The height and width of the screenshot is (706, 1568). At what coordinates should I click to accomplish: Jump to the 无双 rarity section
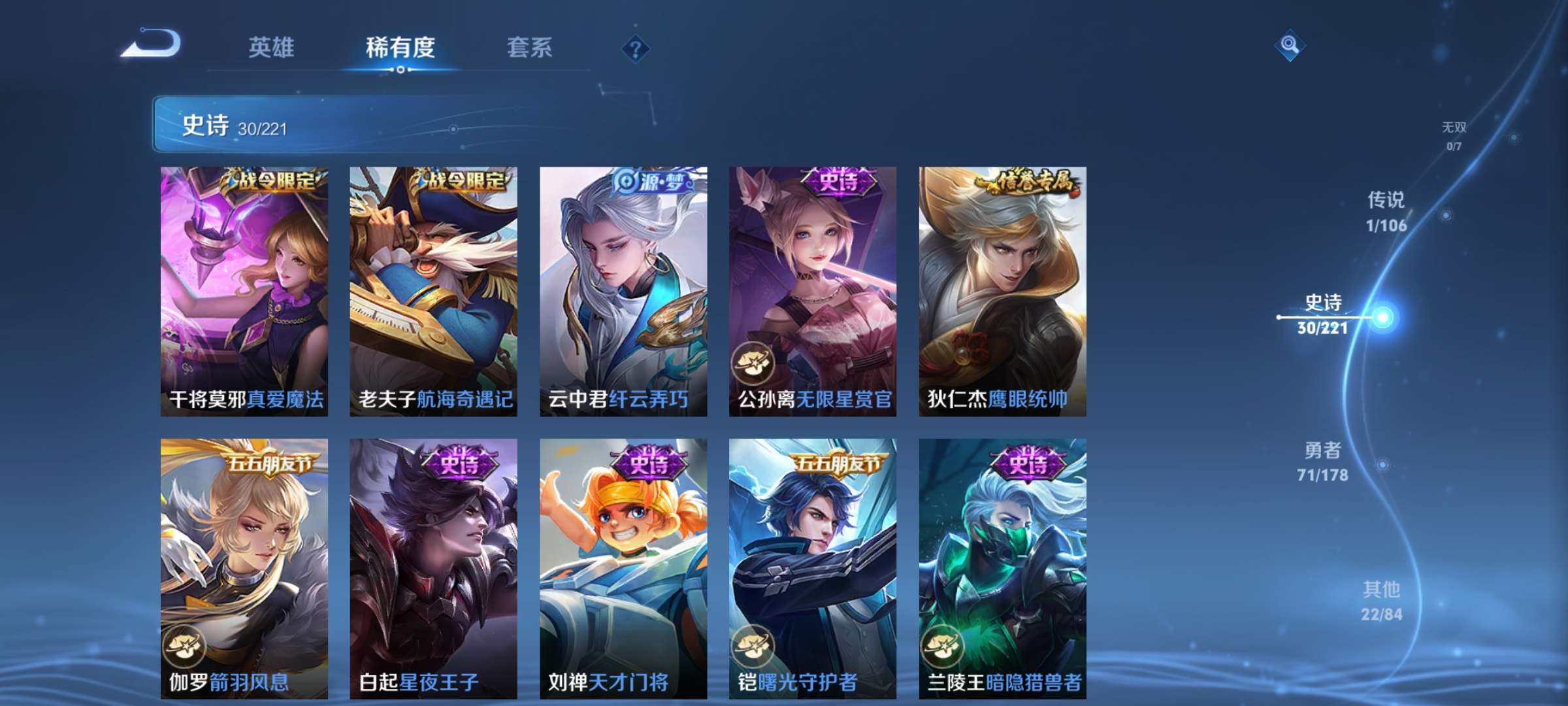coord(1454,135)
